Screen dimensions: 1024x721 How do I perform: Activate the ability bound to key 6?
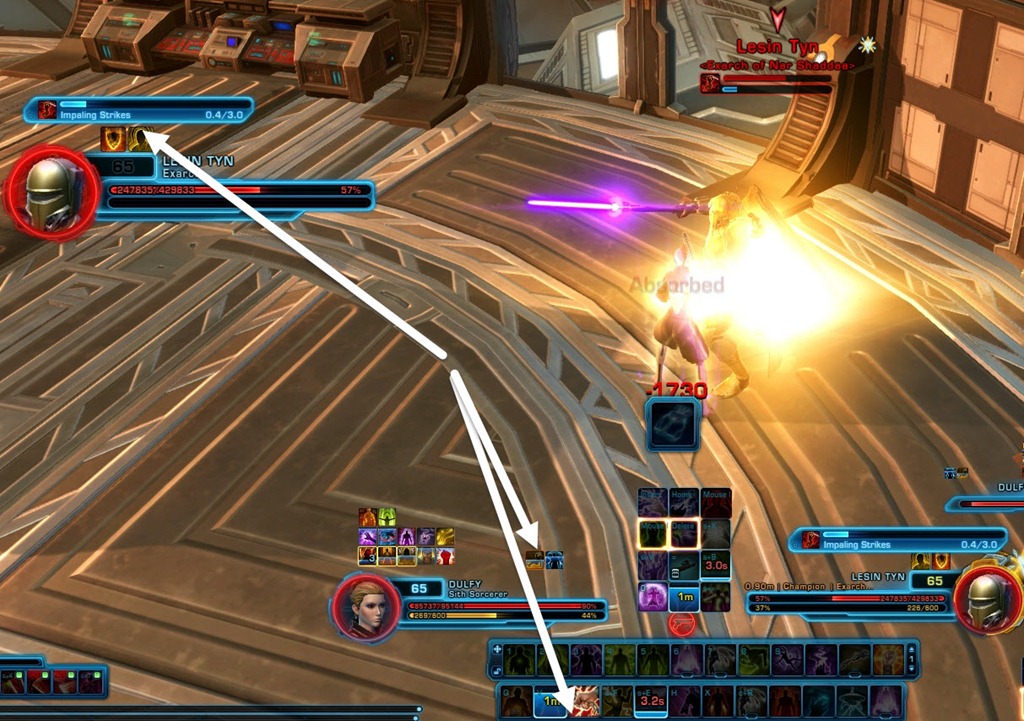pos(687,659)
